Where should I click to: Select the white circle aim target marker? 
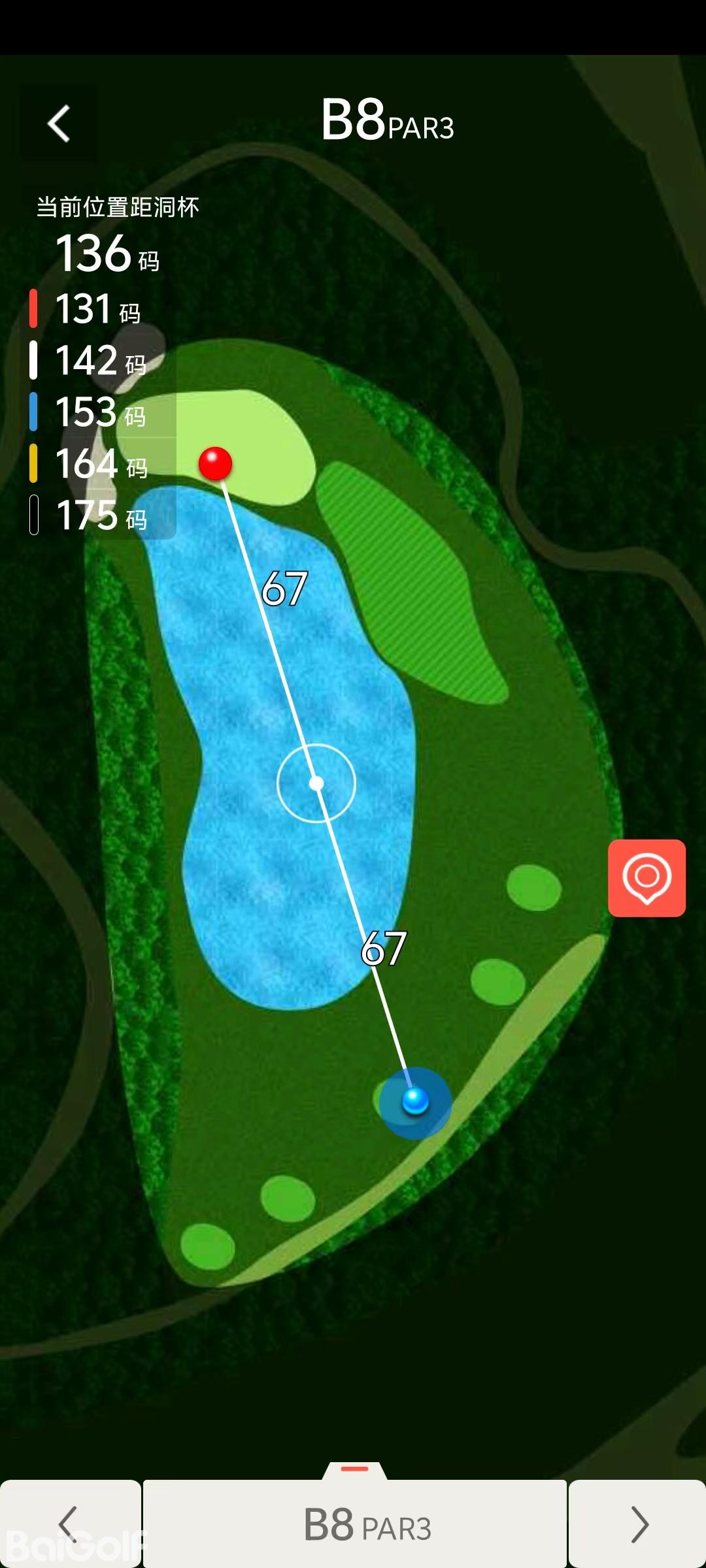316,783
